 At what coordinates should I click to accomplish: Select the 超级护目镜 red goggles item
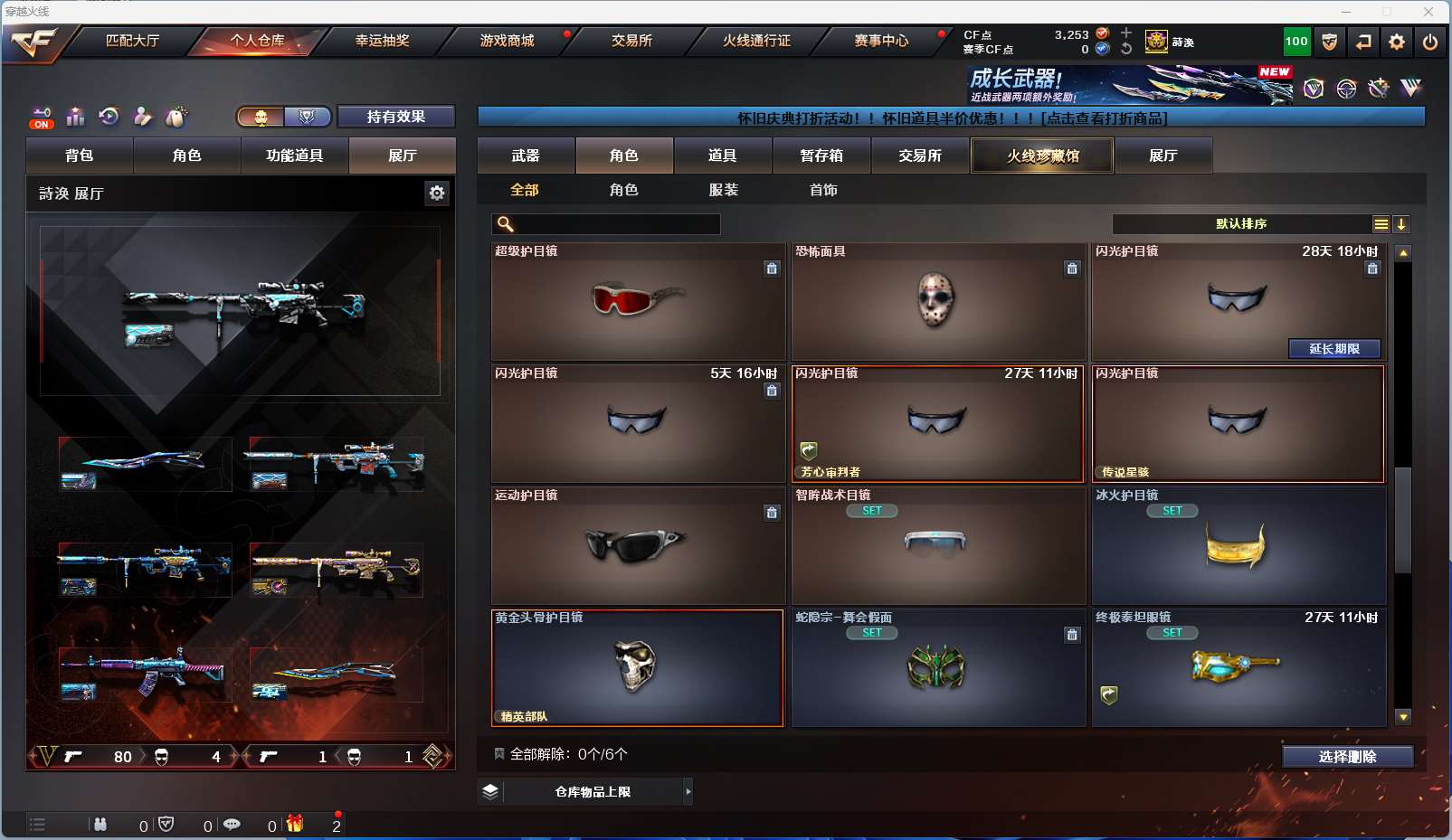[638, 301]
